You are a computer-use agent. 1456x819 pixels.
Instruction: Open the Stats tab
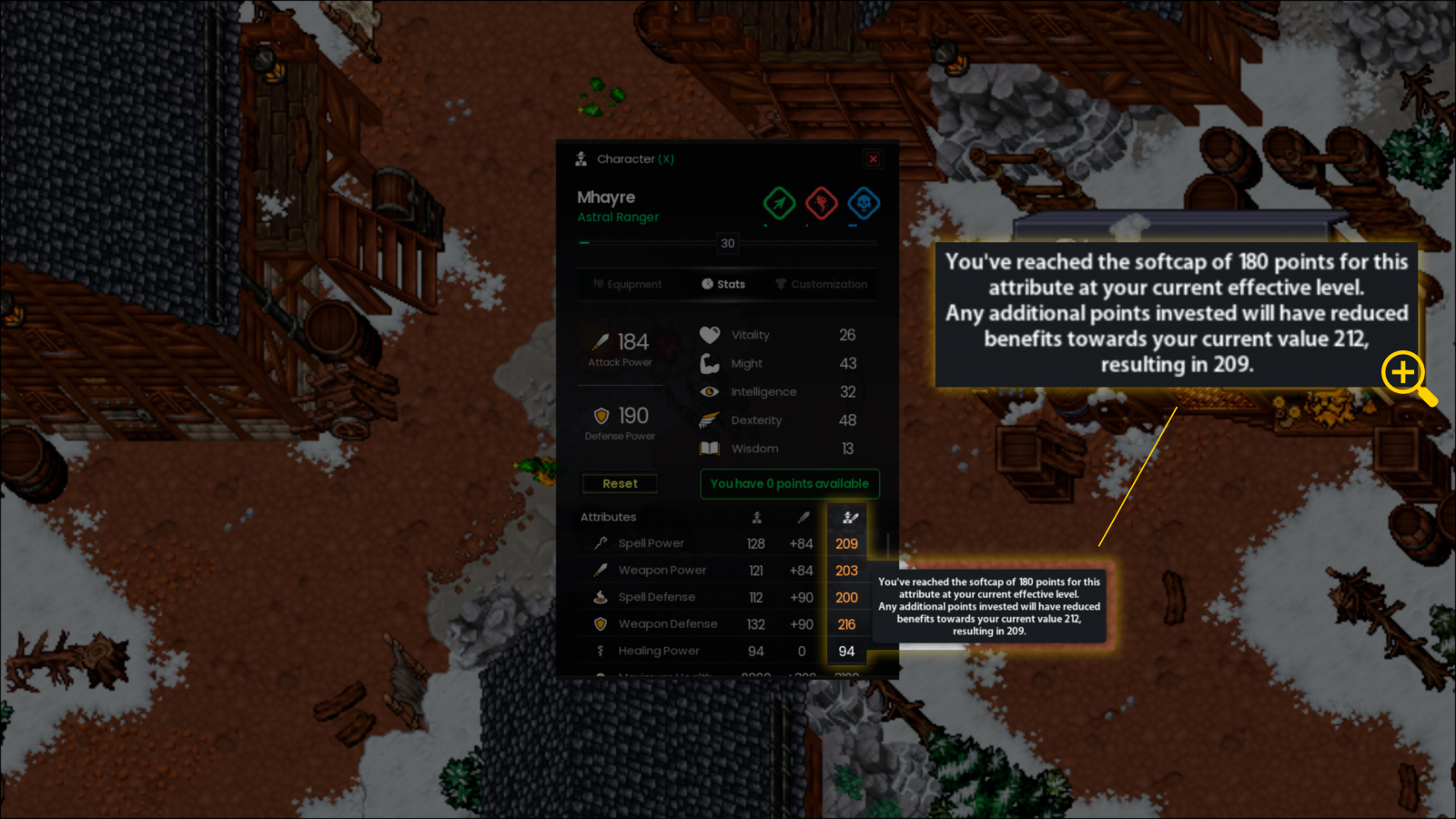click(723, 285)
